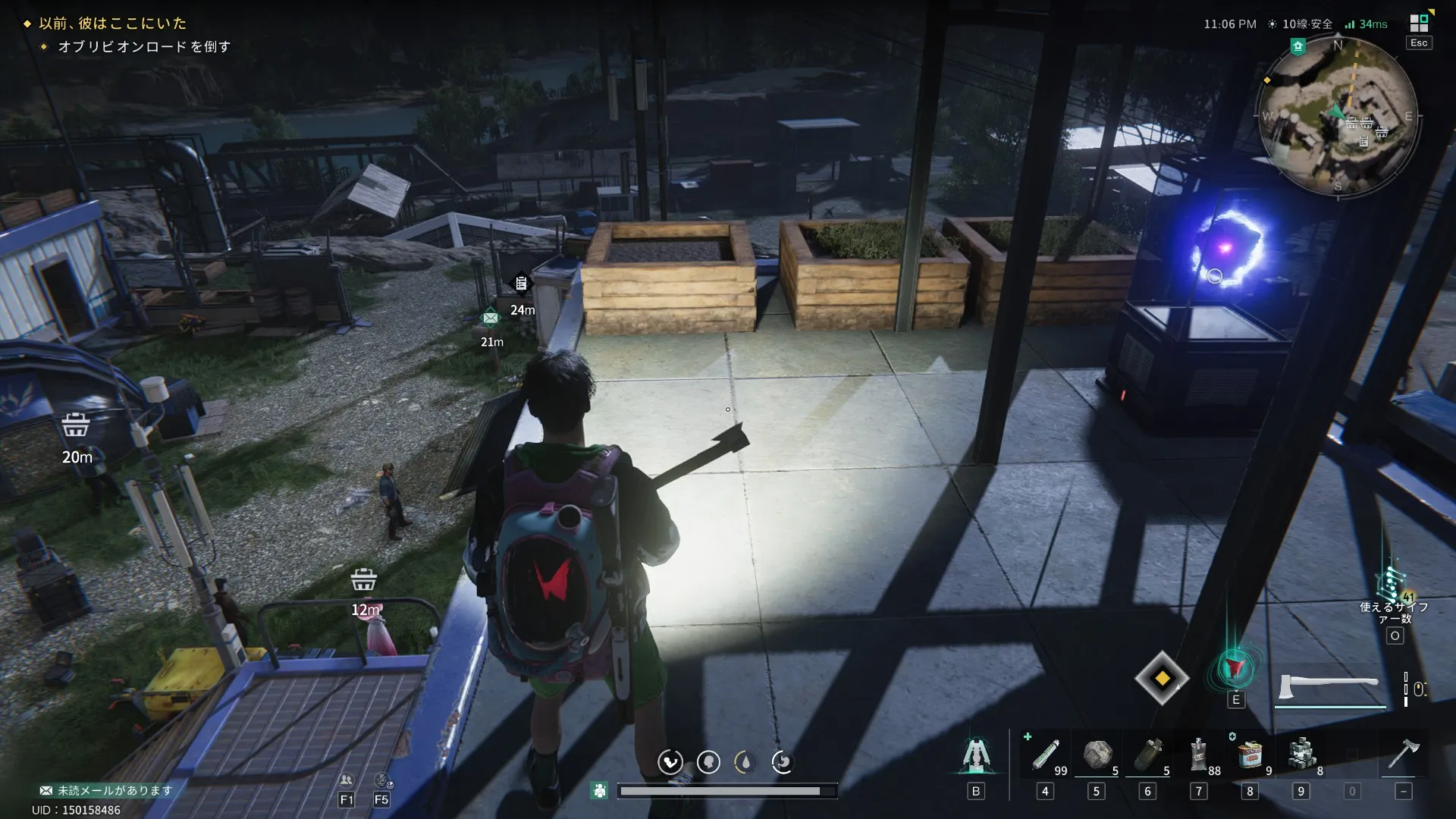This screenshot has height=819, width=1456.
Task: Select the silver pouch slot with 88
Action: tap(1199, 755)
